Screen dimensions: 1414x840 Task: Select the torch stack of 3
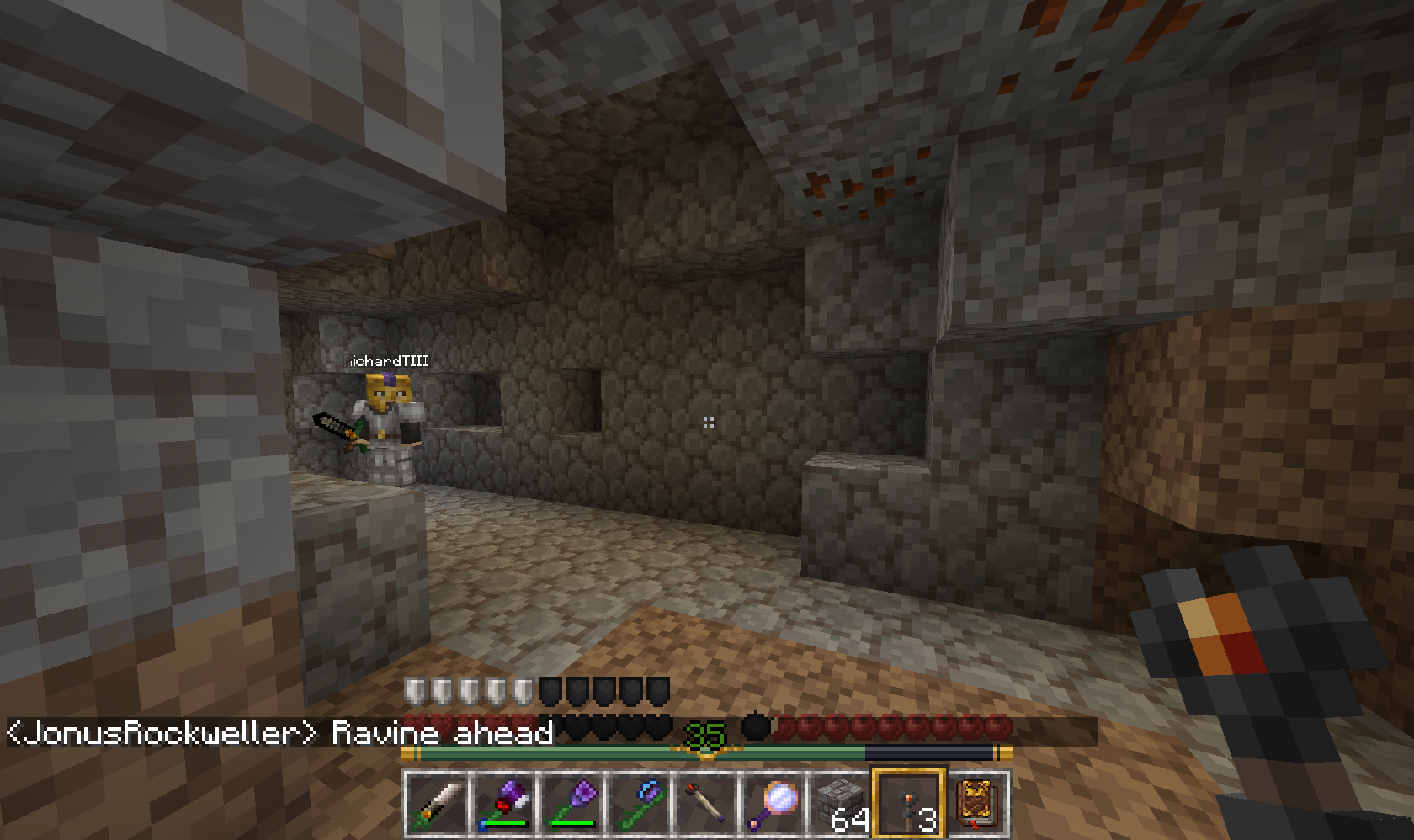tap(909, 805)
